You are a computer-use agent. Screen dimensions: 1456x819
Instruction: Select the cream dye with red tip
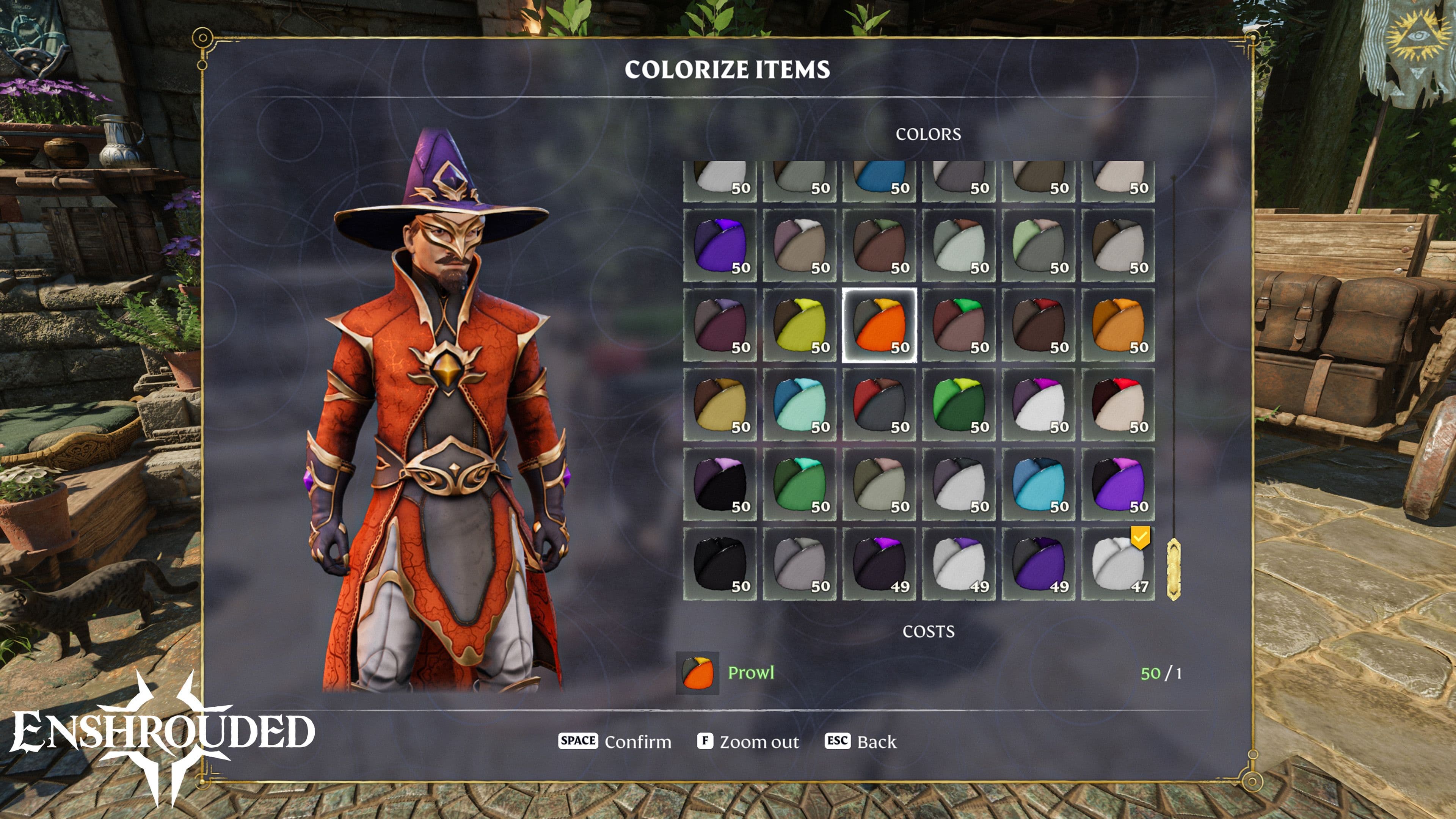pos(1117,405)
